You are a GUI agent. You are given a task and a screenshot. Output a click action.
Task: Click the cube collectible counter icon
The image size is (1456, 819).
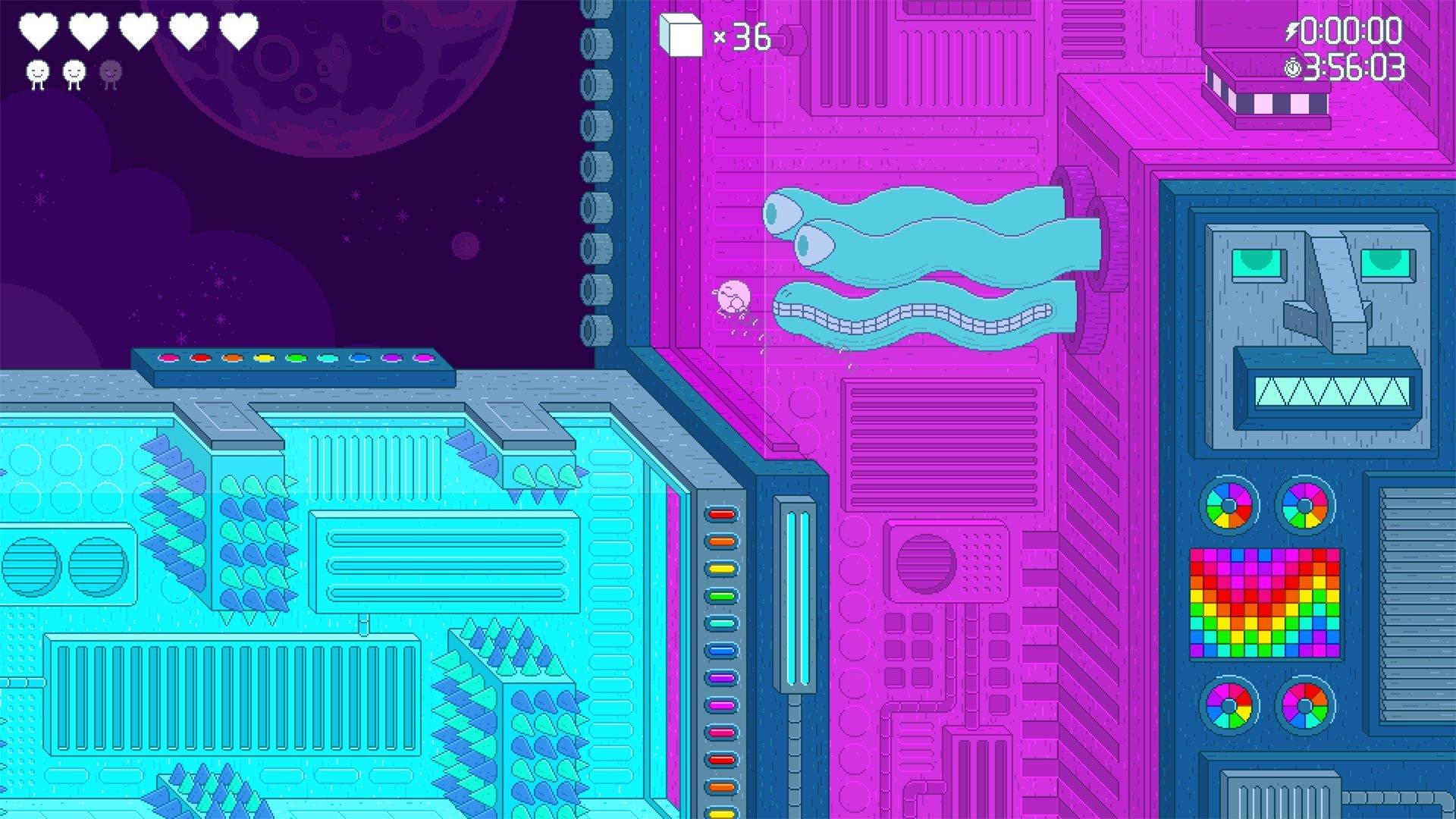pos(680,34)
